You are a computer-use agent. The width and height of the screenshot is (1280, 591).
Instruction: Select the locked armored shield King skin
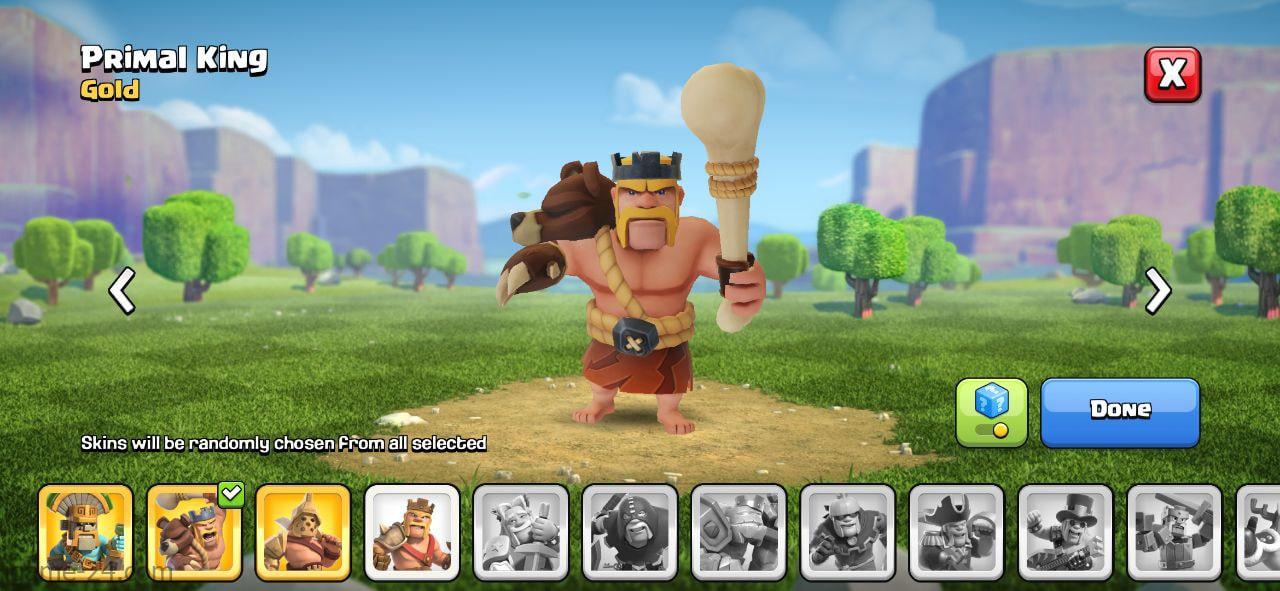[739, 532]
